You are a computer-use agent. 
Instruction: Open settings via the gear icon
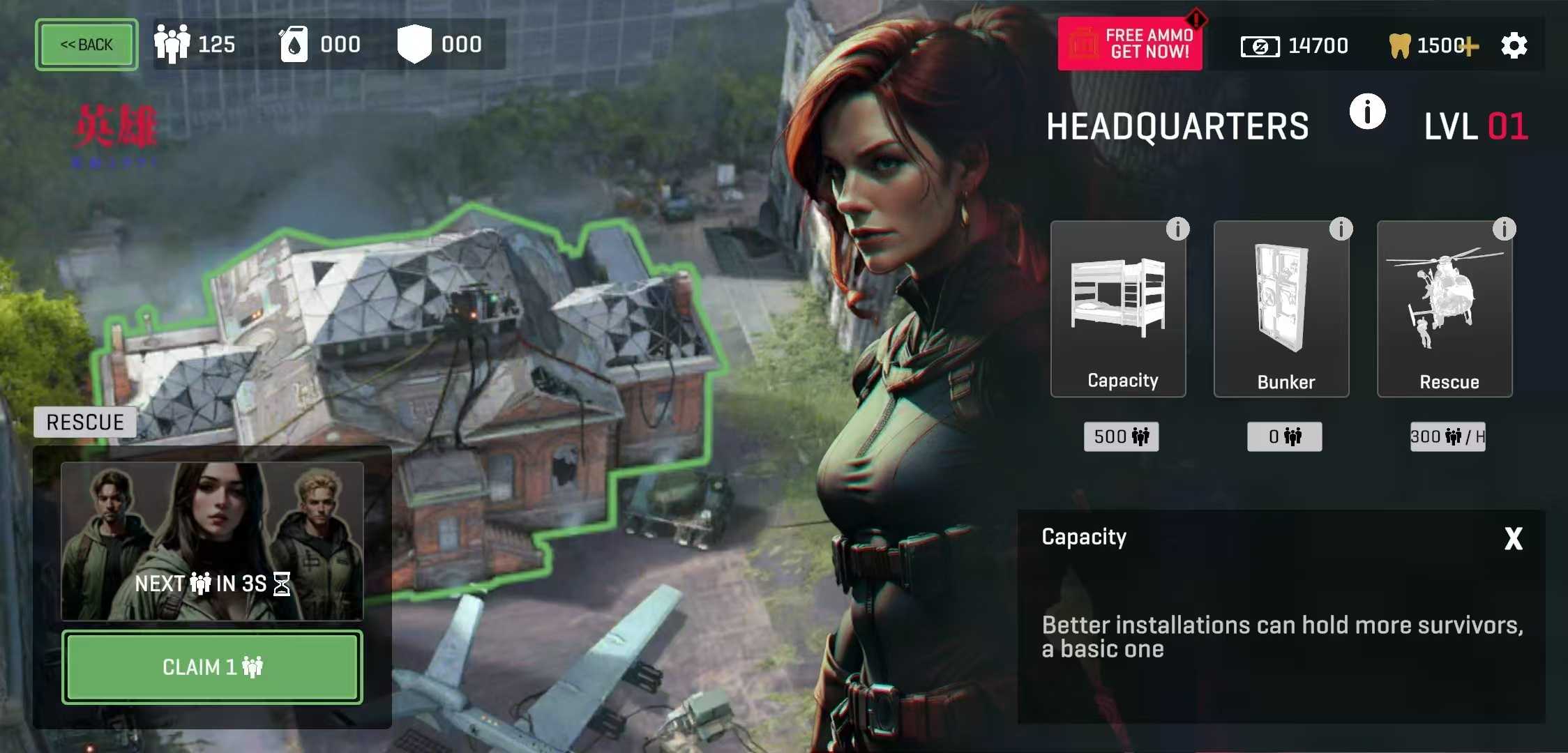click(1514, 46)
